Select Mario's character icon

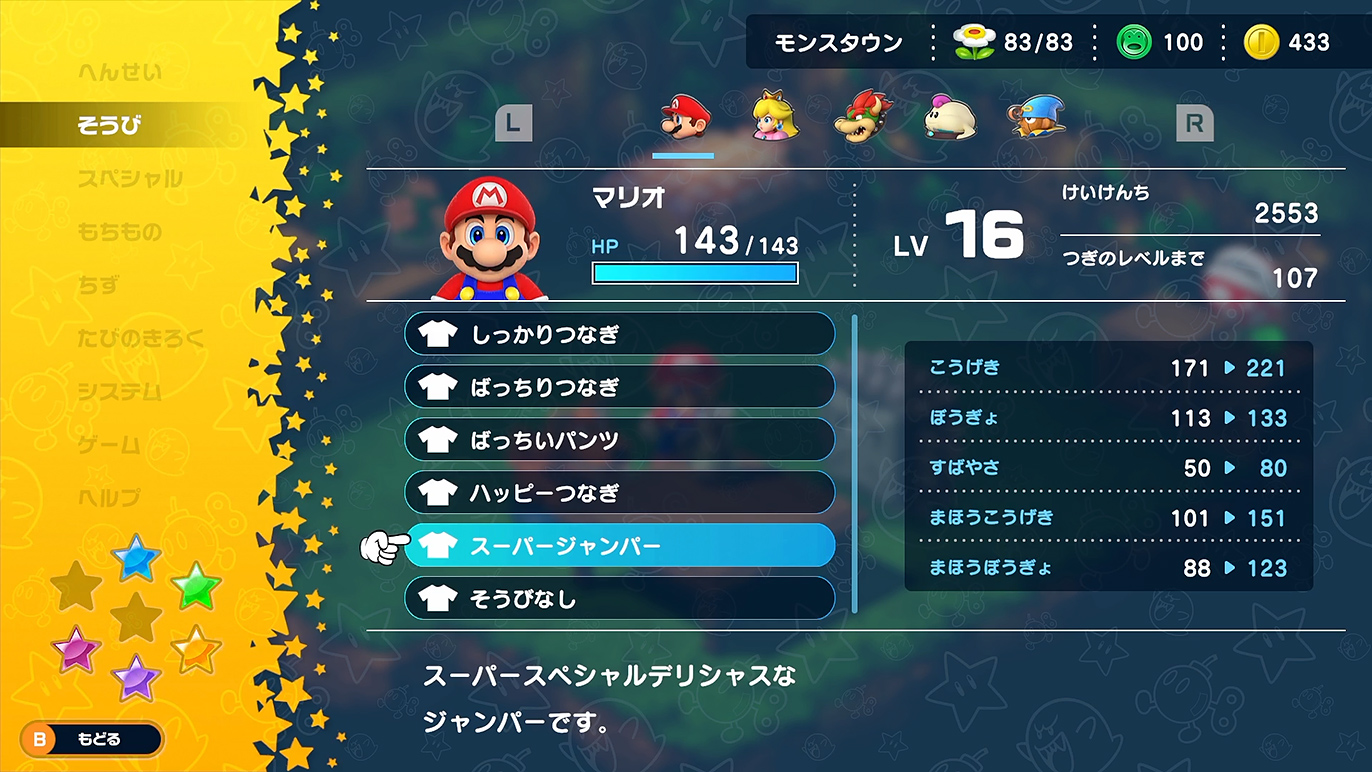click(684, 117)
